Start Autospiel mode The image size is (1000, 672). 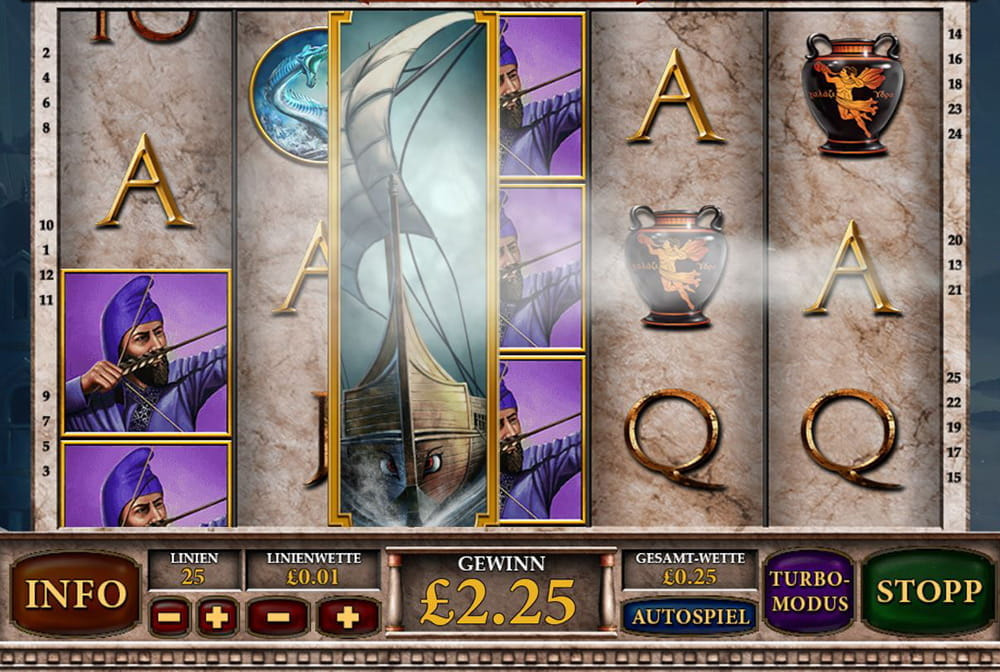[689, 616]
